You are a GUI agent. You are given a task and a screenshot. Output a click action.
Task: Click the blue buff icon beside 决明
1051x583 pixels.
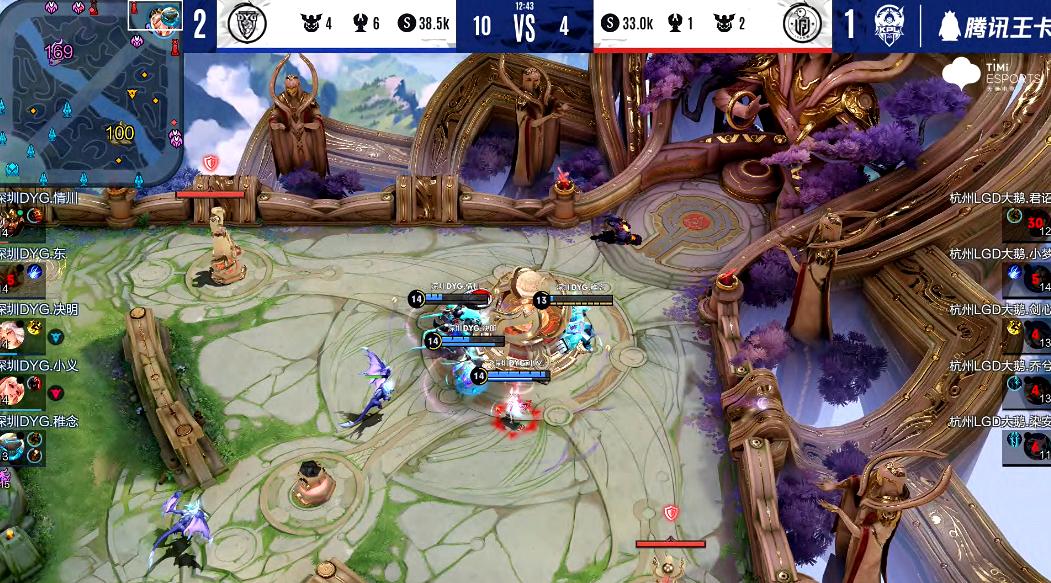[x=56, y=338]
